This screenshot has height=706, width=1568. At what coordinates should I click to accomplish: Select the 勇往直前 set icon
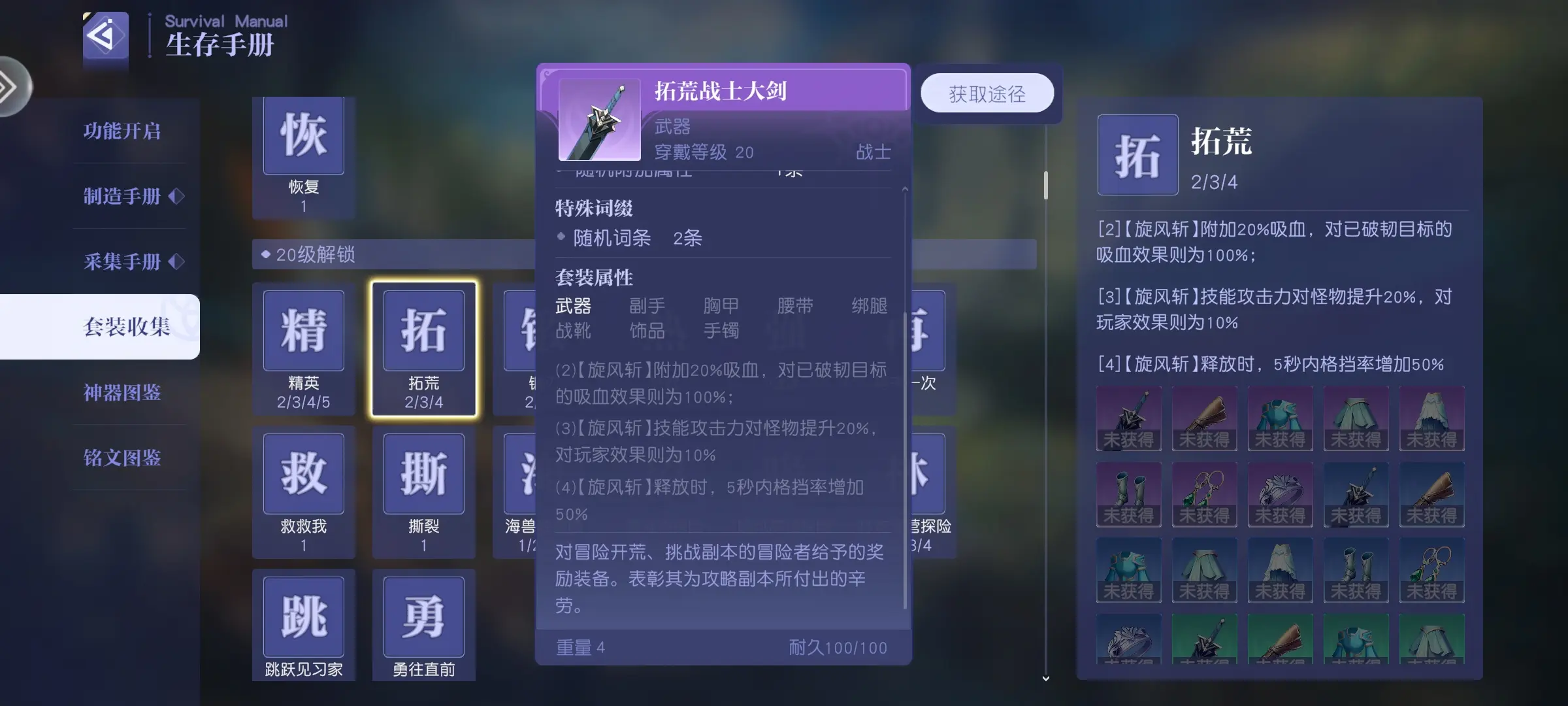click(423, 616)
